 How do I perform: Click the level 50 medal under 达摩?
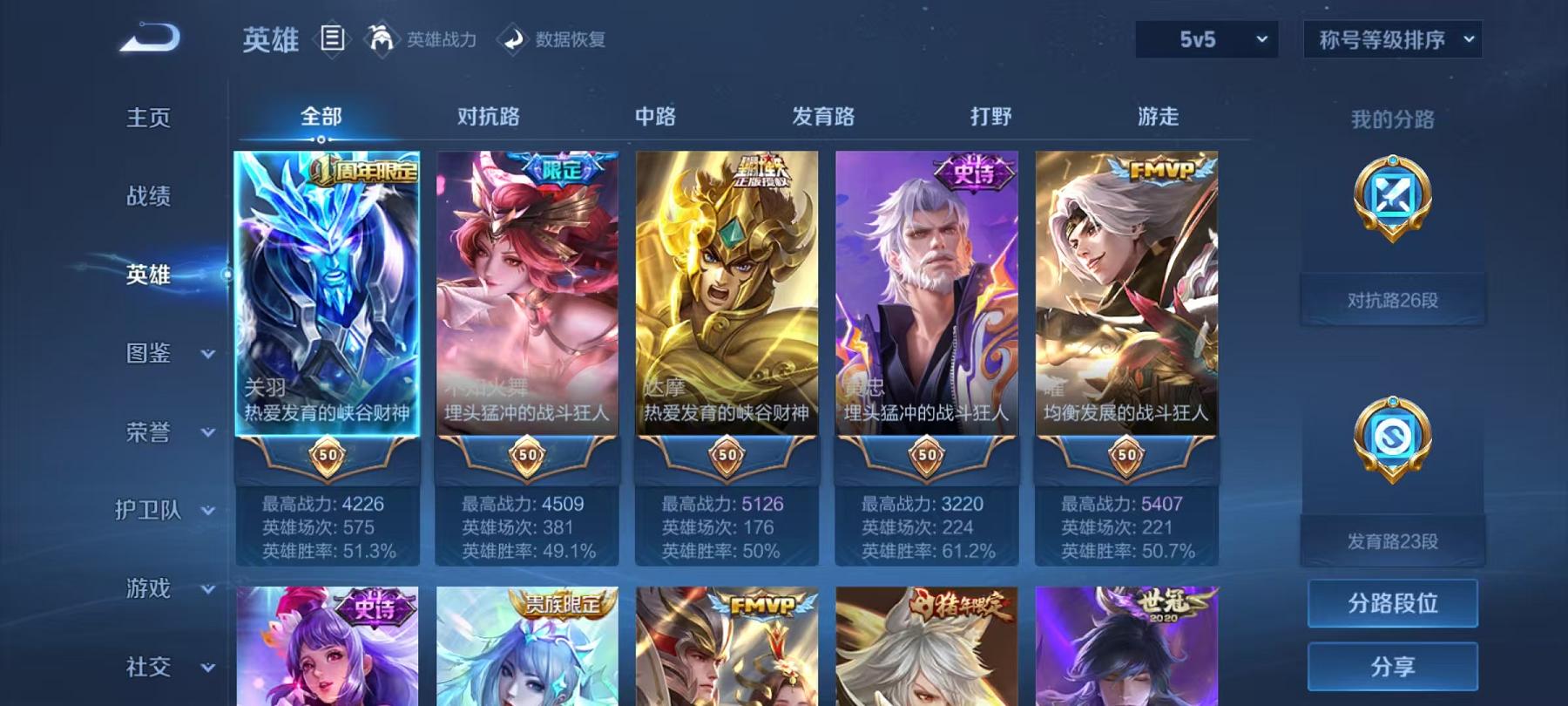(x=727, y=455)
